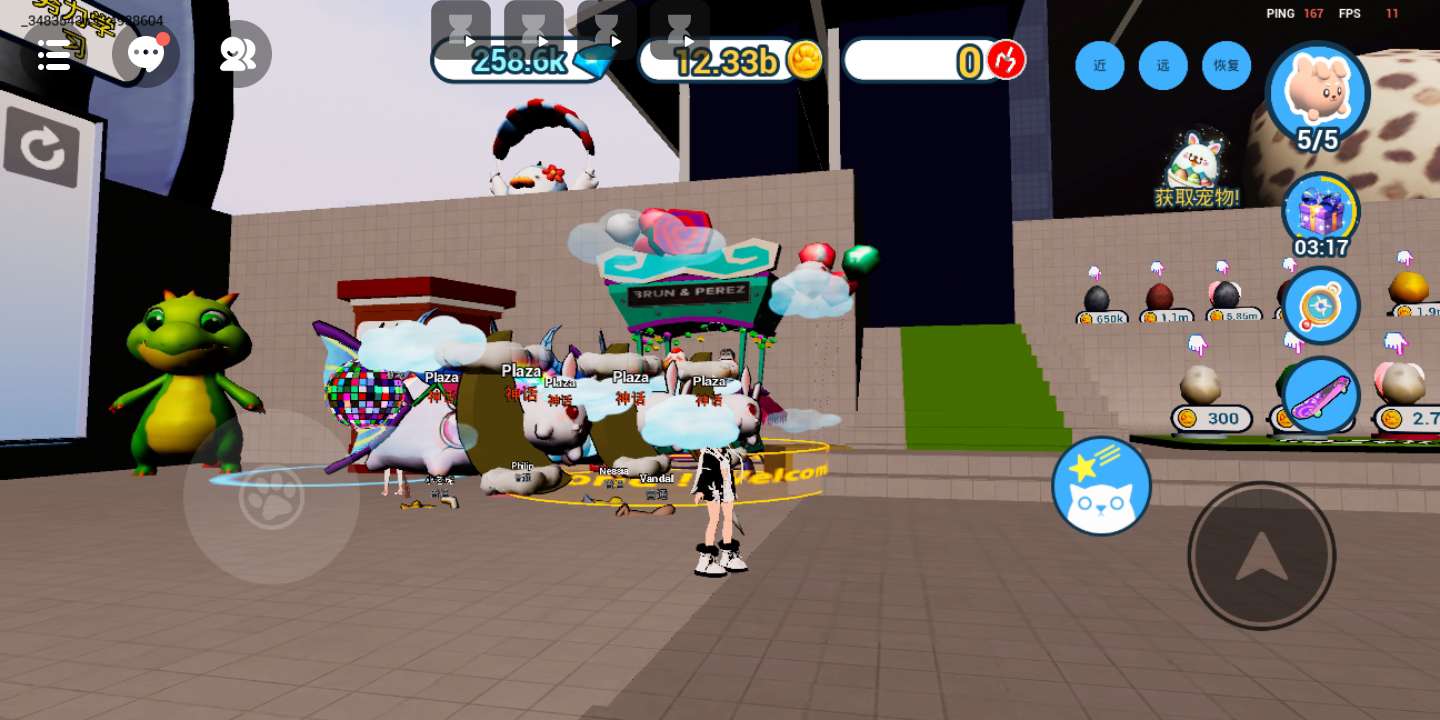Open the chat bubble with notification dot
This screenshot has width=1440, height=720.
click(x=146, y=54)
